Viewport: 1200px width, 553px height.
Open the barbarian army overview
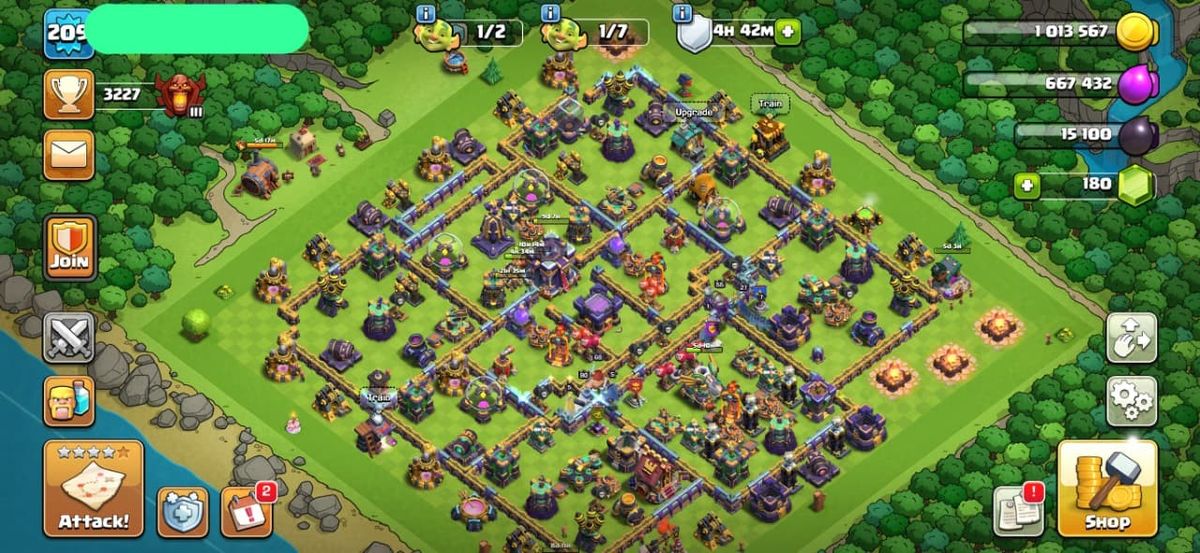[69, 400]
